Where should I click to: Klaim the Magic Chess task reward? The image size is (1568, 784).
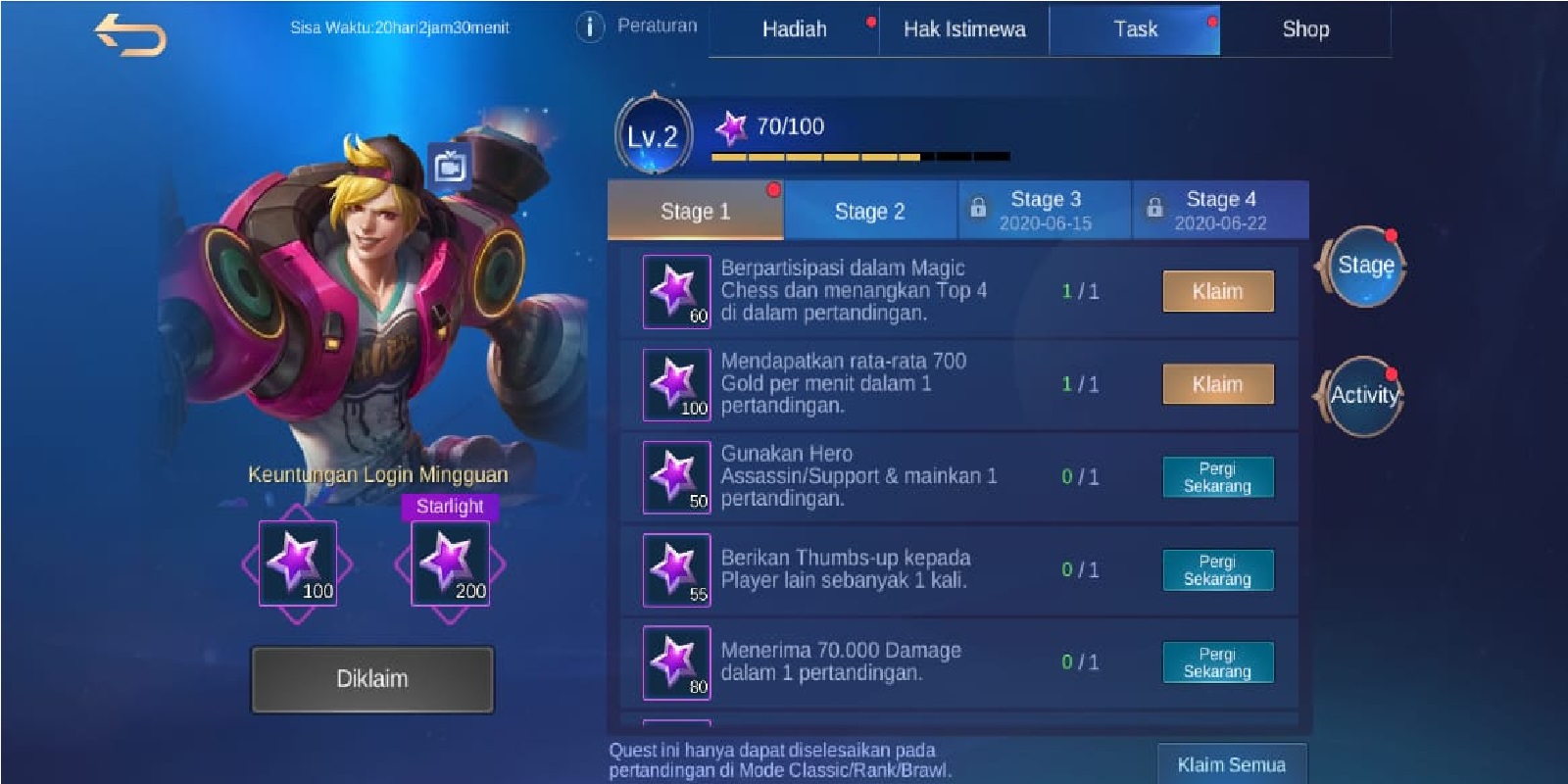1217,291
